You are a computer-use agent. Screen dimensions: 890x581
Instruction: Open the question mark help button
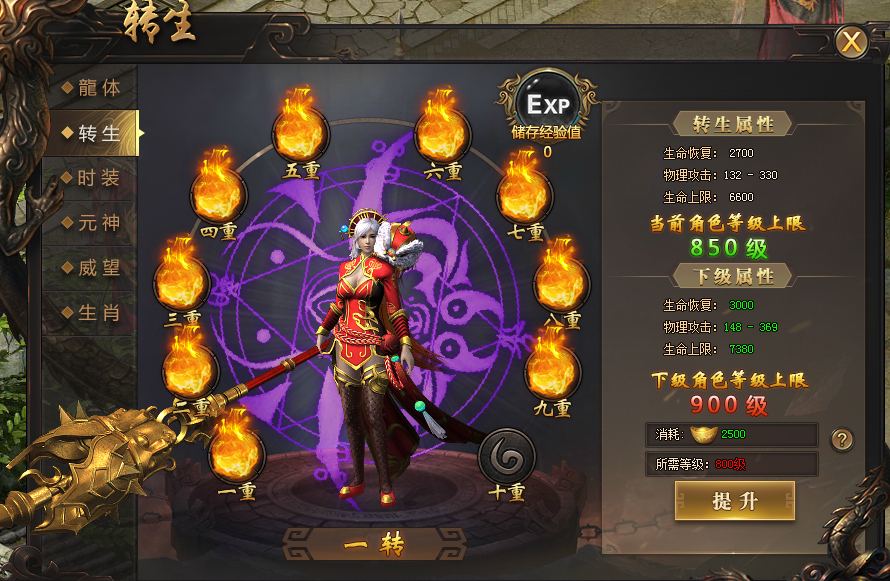coord(843,439)
